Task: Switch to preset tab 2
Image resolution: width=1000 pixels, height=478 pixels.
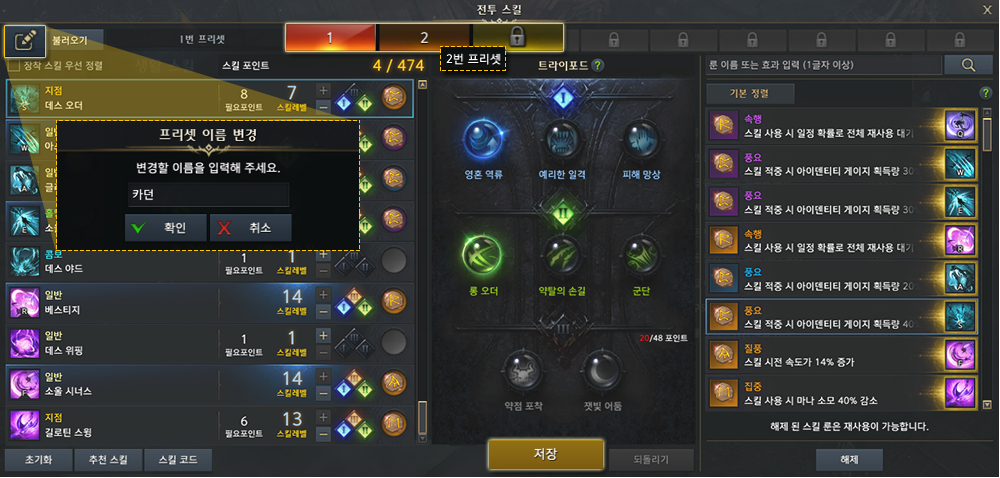Action: pos(424,37)
